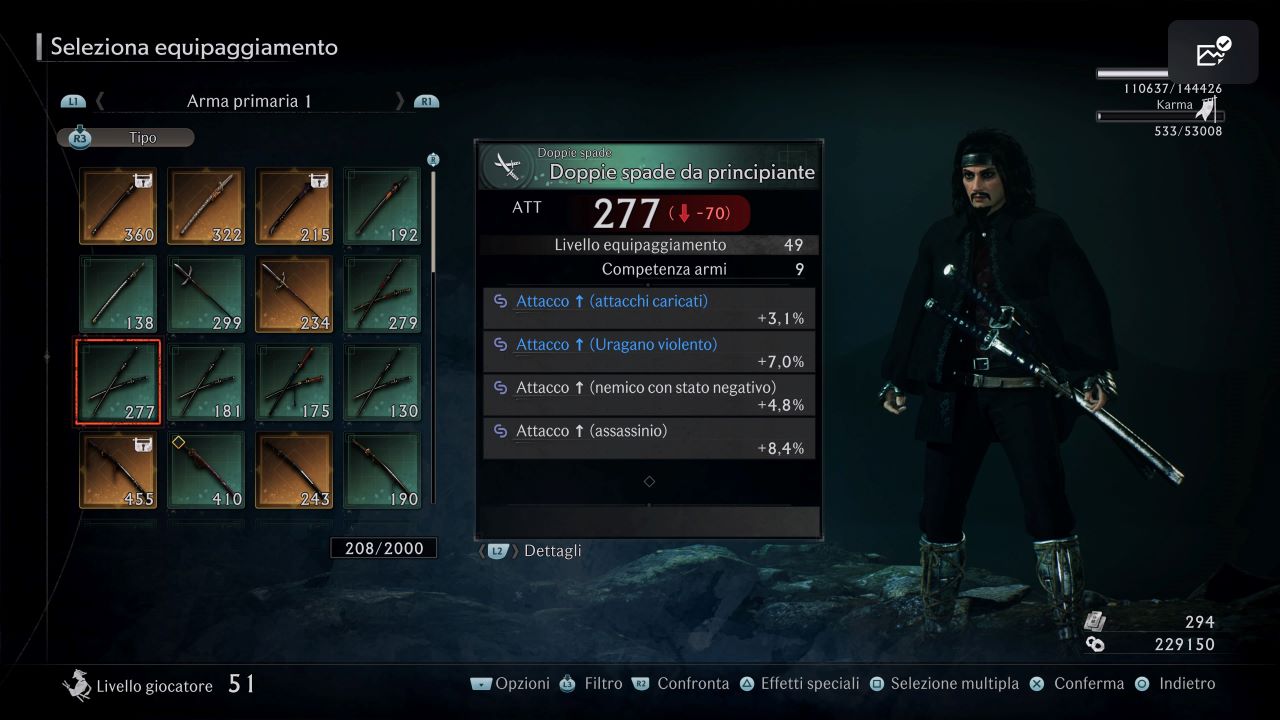1280x720 pixels.
Task: Choose the 455-value weapon in bottom row
Action: point(117,469)
